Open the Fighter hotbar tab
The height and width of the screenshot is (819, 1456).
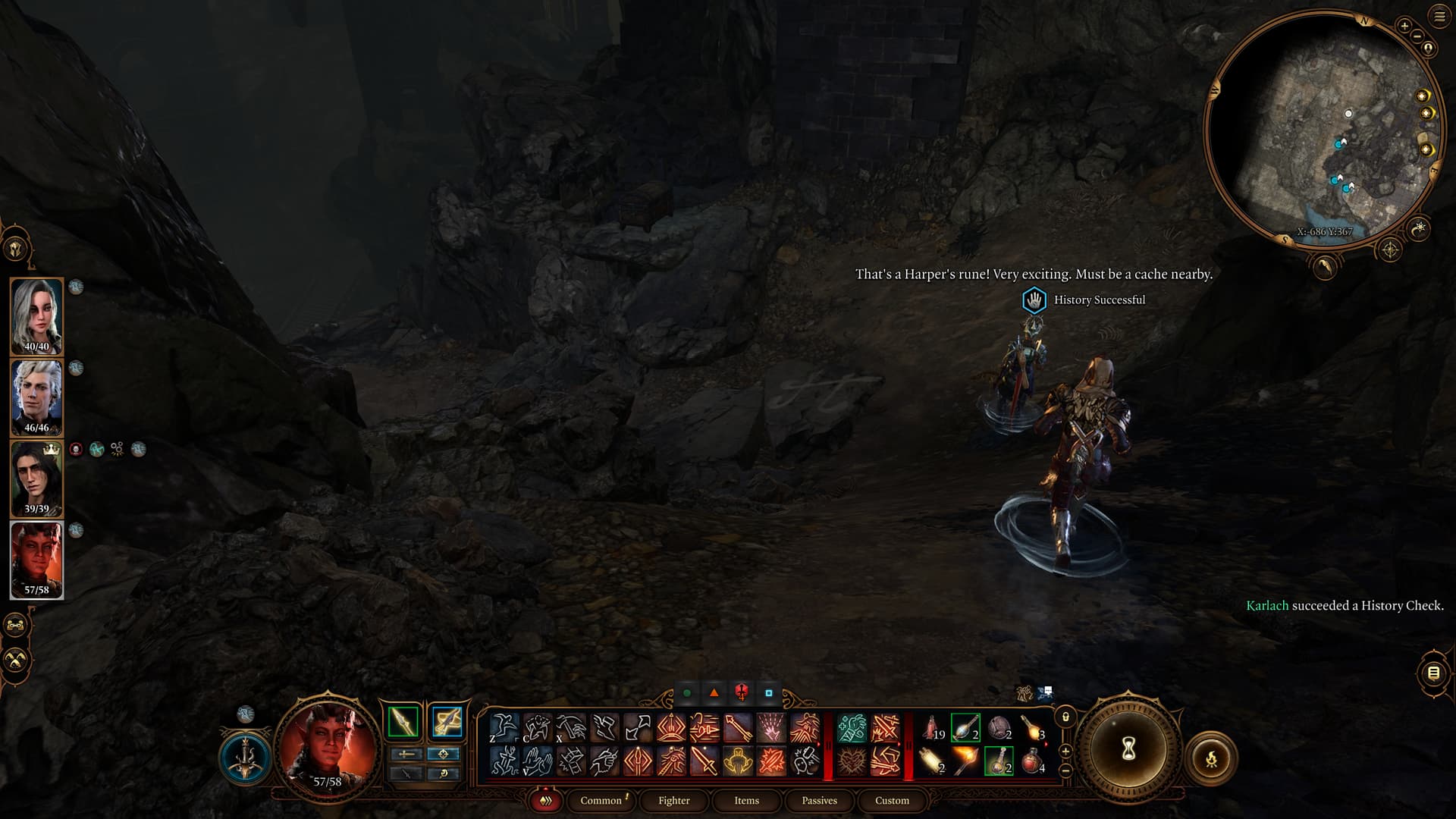pyautogui.click(x=673, y=800)
